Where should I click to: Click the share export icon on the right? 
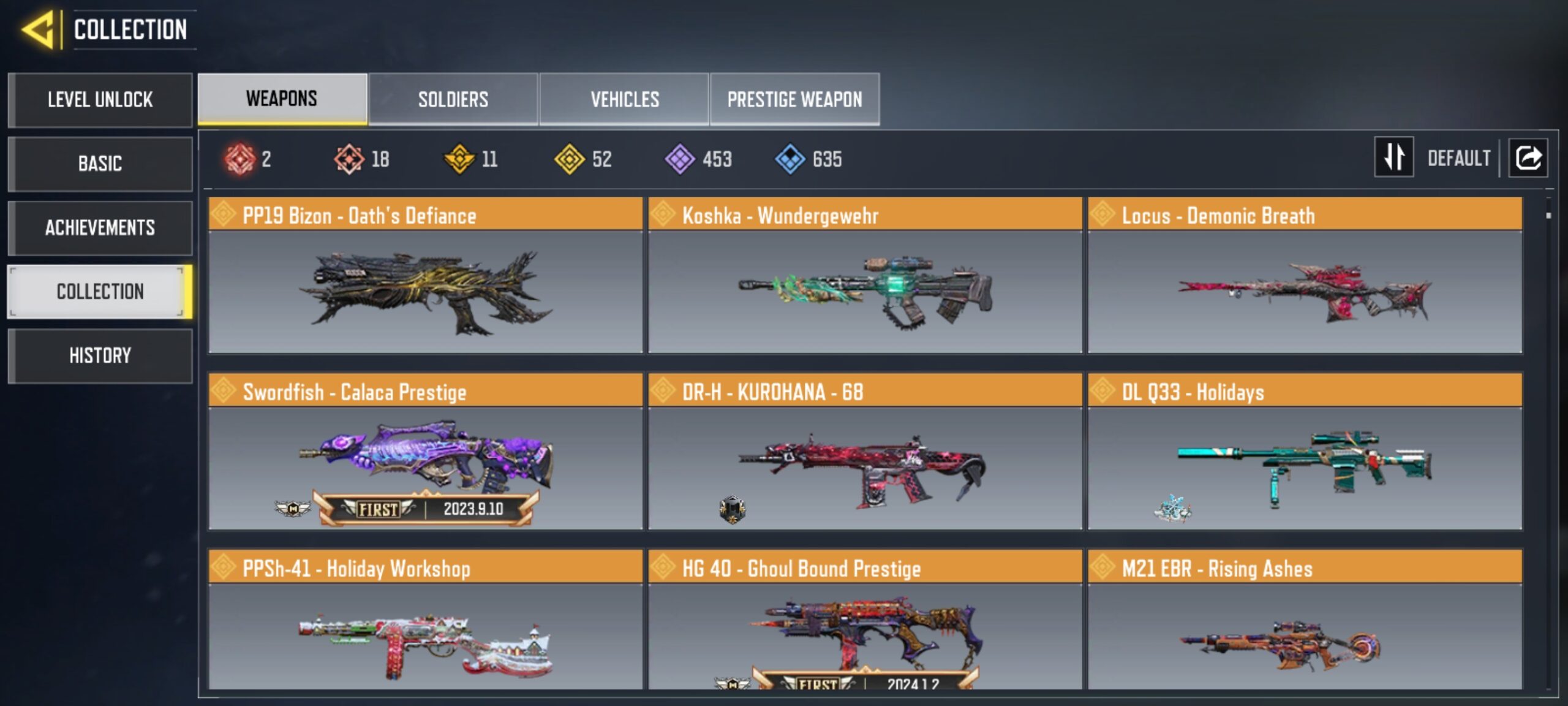pos(1528,158)
